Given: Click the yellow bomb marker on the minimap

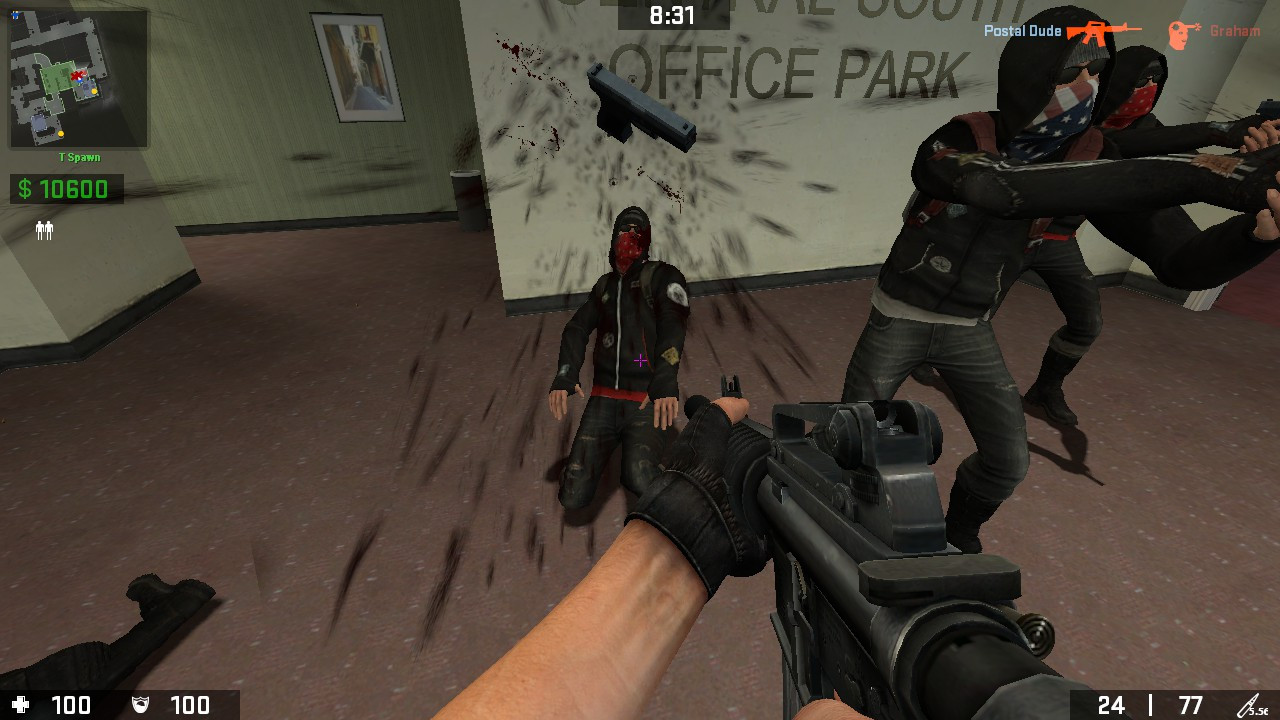Looking at the screenshot, I should tap(94, 91).
